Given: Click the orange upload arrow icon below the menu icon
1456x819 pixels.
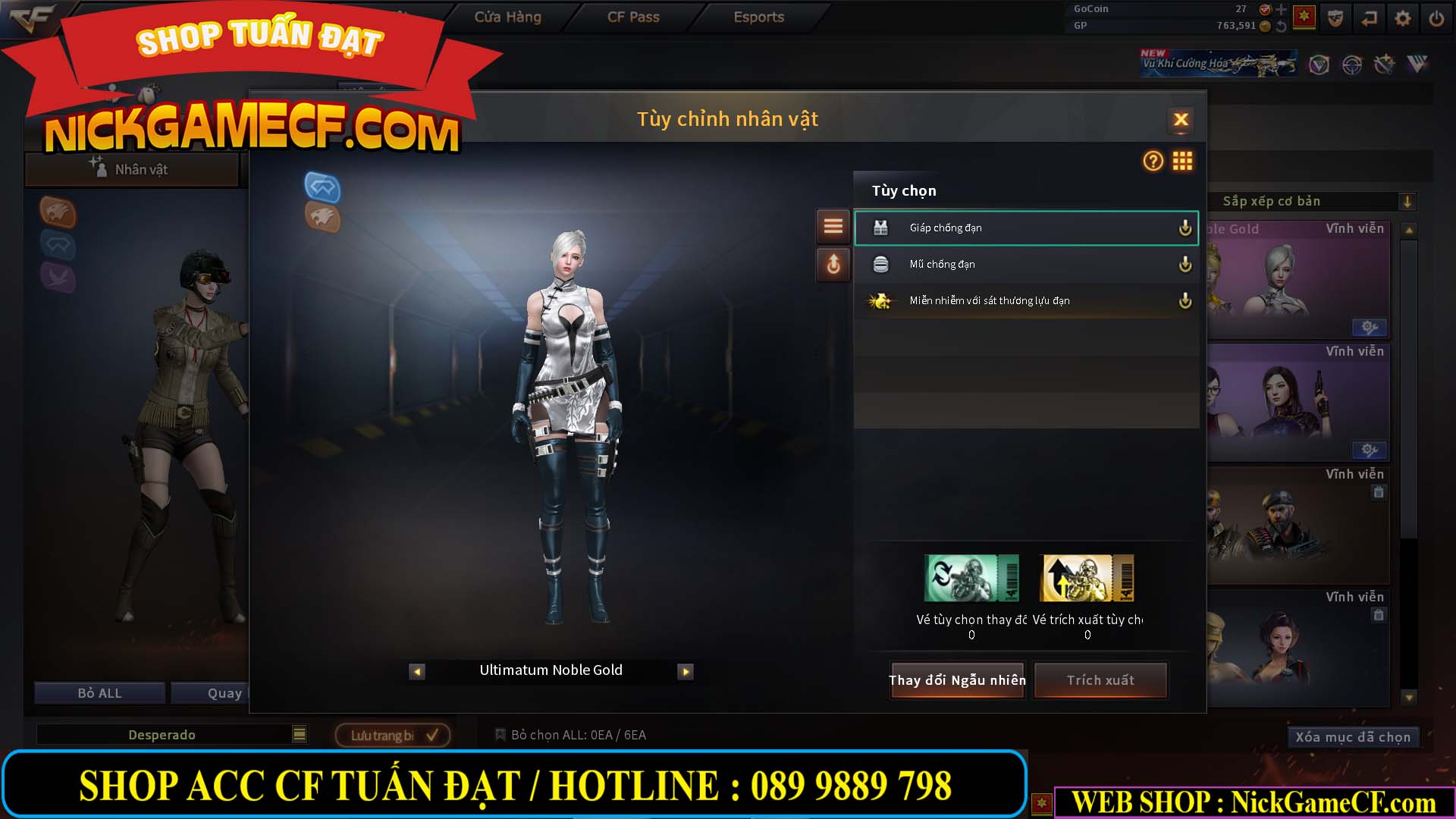Looking at the screenshot, I should 833,265.
